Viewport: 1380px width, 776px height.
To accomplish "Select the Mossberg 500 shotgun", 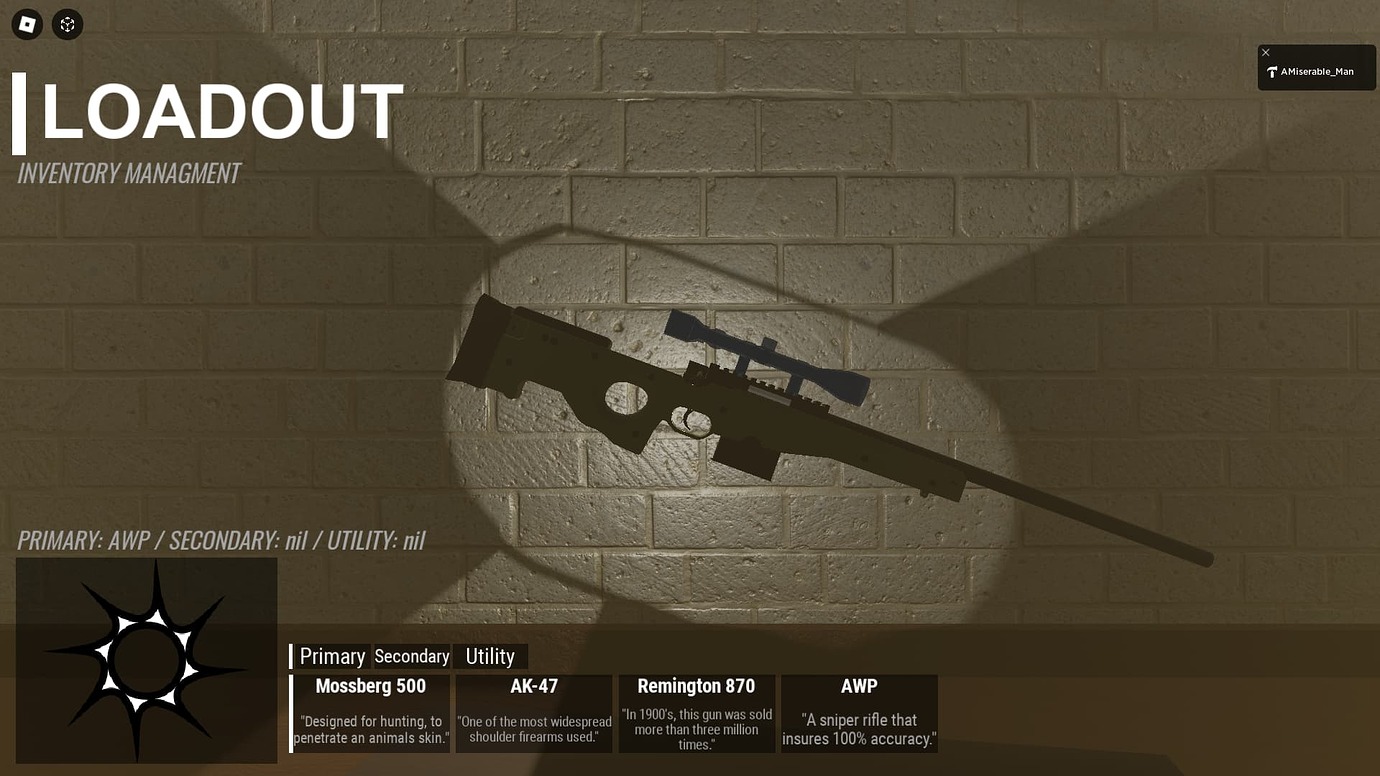I will pyautogui.click(x=370, y=712).
